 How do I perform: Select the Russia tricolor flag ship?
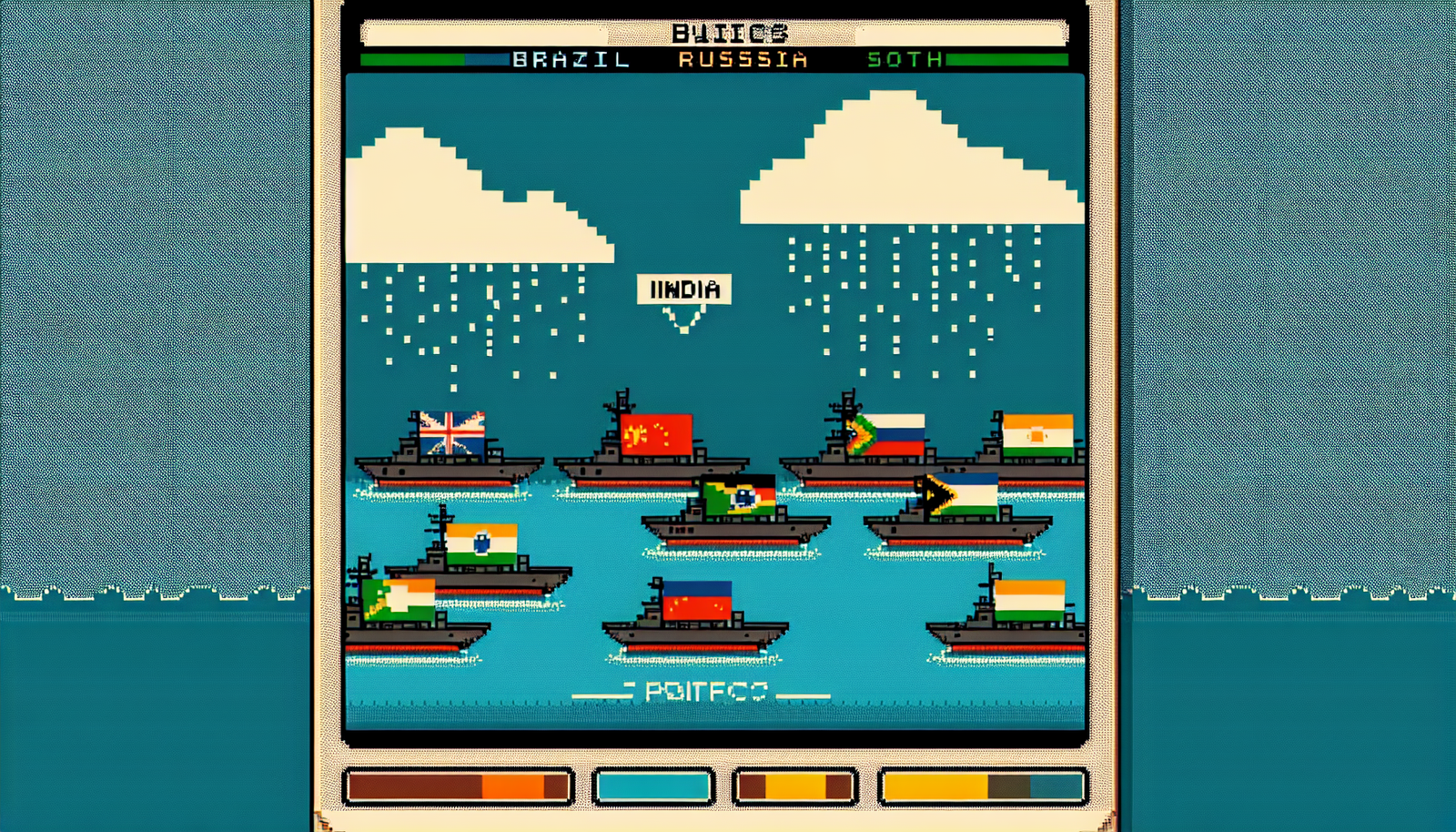tap(896, 432)
